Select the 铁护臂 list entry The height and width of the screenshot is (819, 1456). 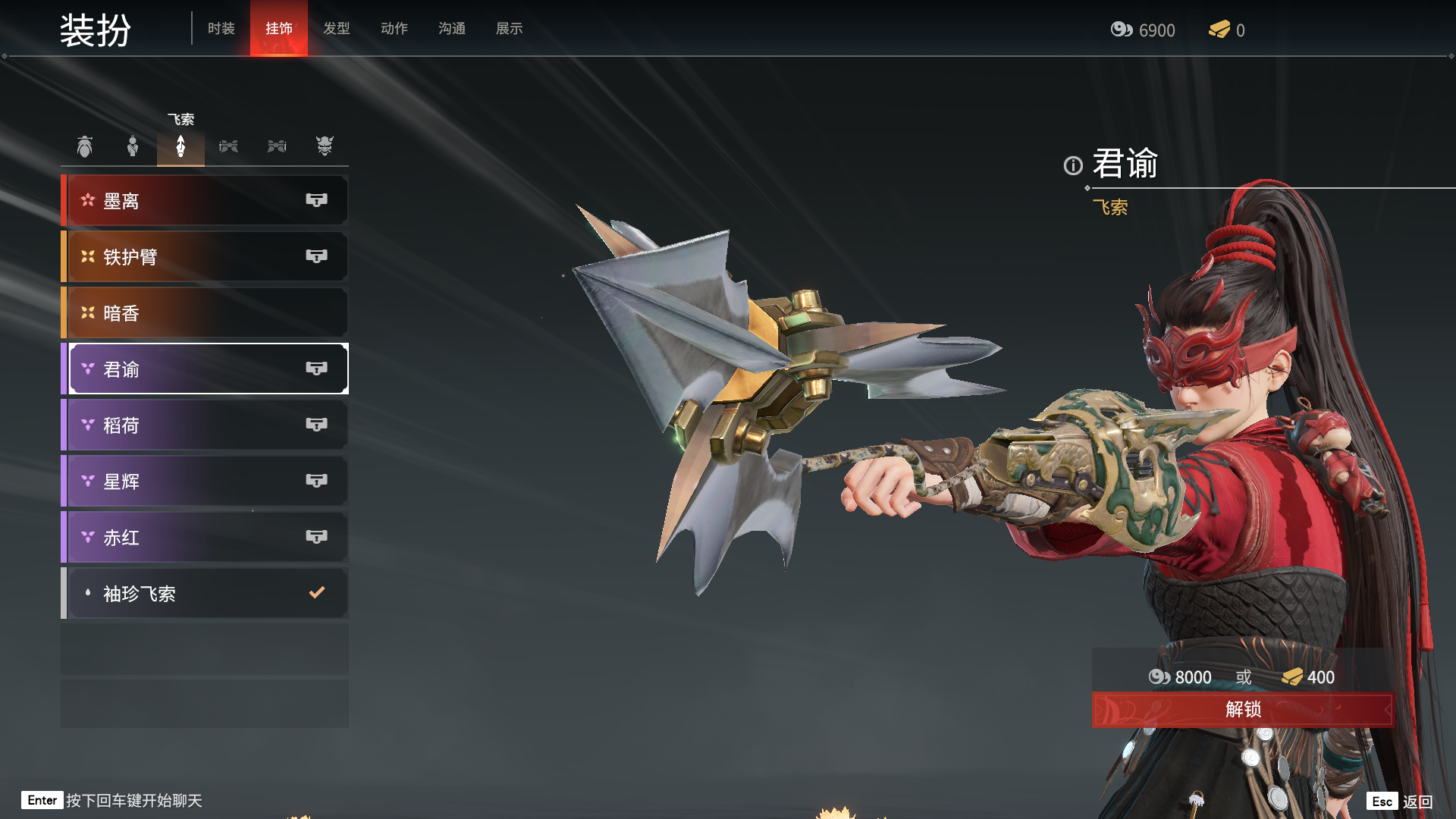[x=205, y=257]
